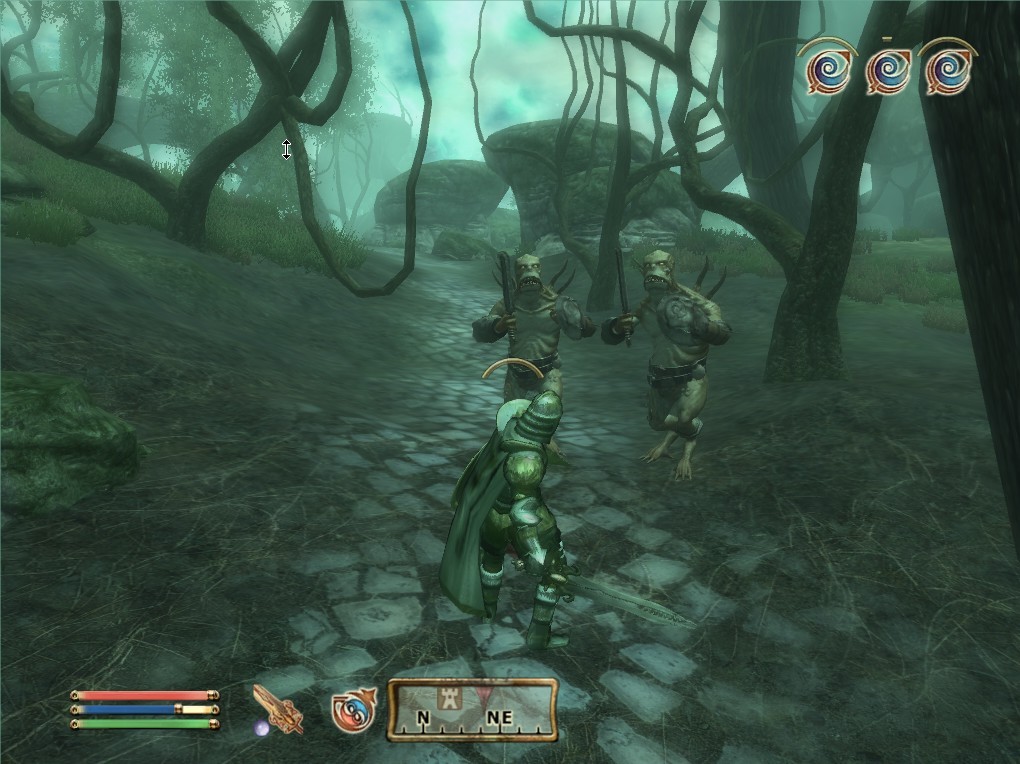Select the equipped sword weapon icon
1020x764 pixels.
coord(277,709)
